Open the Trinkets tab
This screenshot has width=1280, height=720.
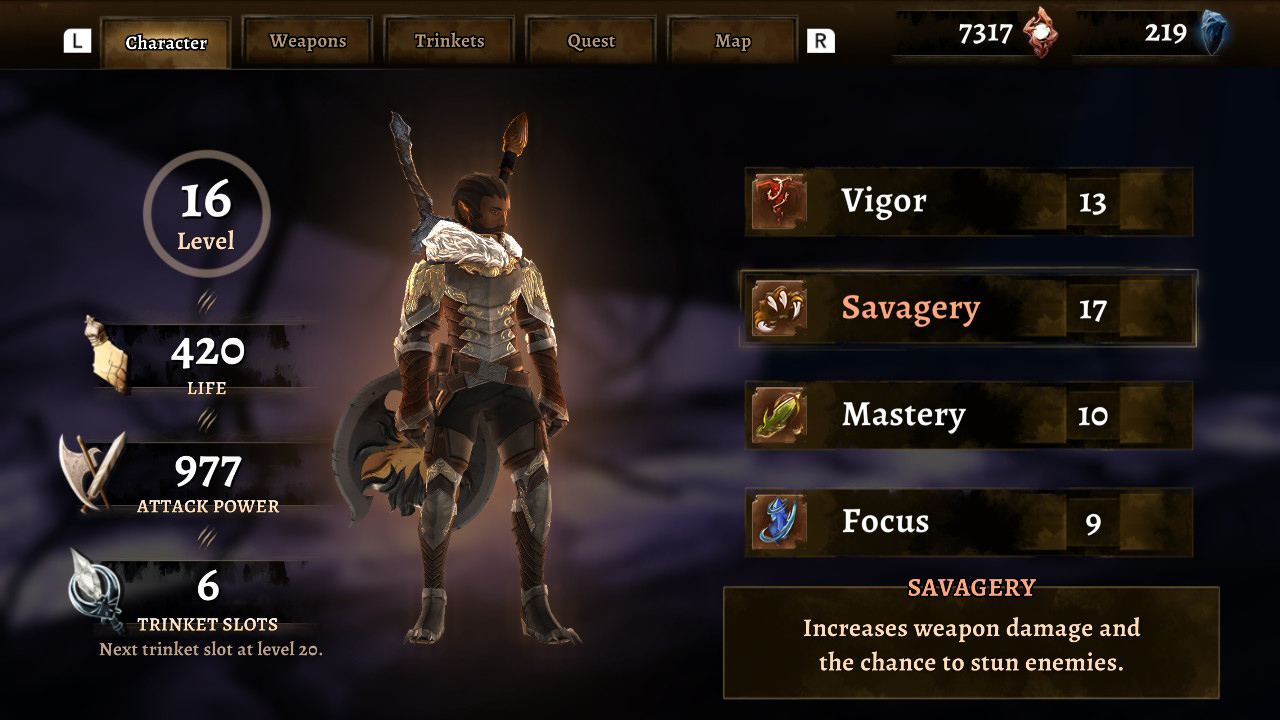click(449, 40)
